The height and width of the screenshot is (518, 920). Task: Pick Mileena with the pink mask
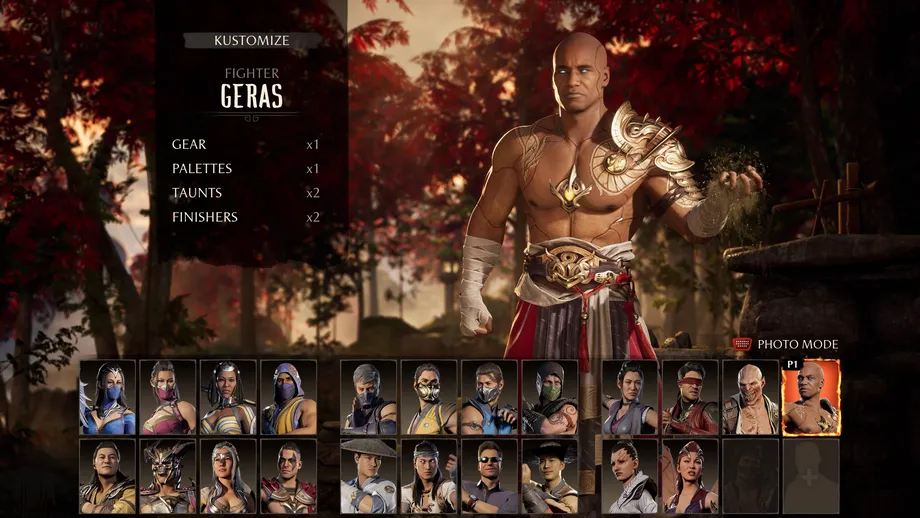(x=168, y=397)
